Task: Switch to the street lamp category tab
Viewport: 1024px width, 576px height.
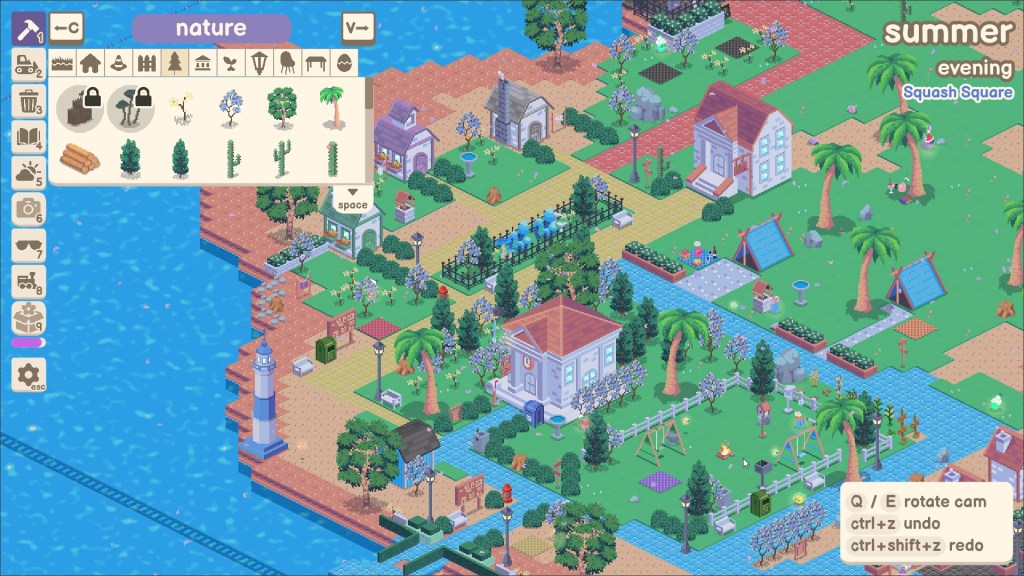Action: coord(259,64)
